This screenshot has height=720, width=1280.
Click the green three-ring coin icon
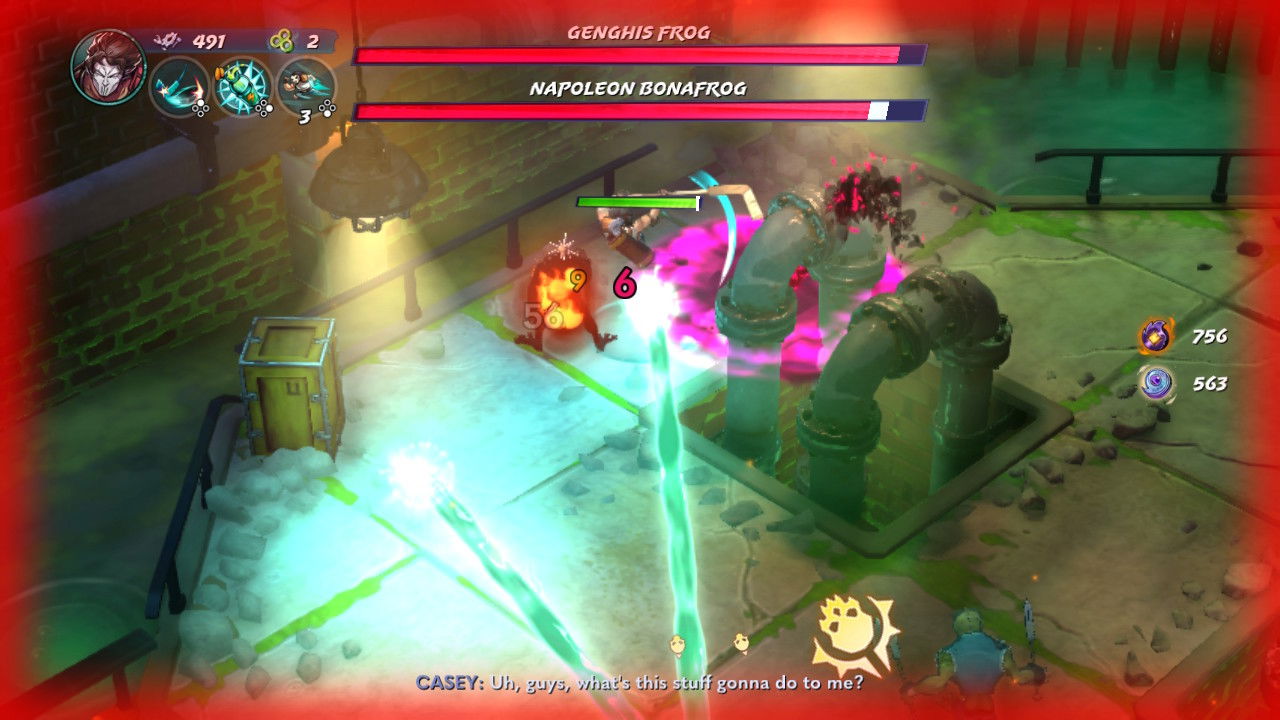click(x=281, y=42)
